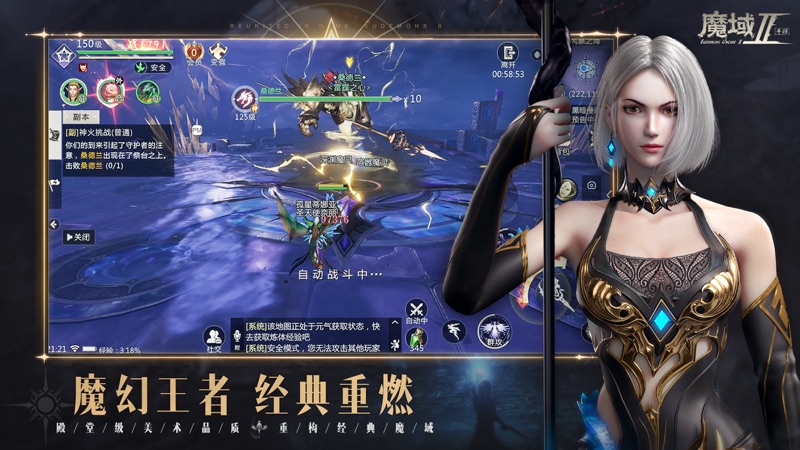Open the 社交 social menu
800x450 pixels.
click(214, 339)
